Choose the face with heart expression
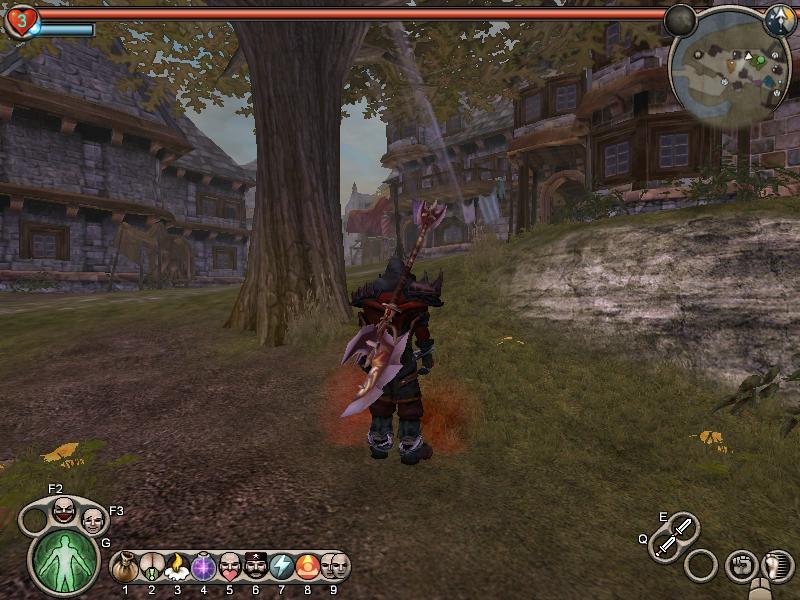The image size is (800, 600). (x=230, y=567)
